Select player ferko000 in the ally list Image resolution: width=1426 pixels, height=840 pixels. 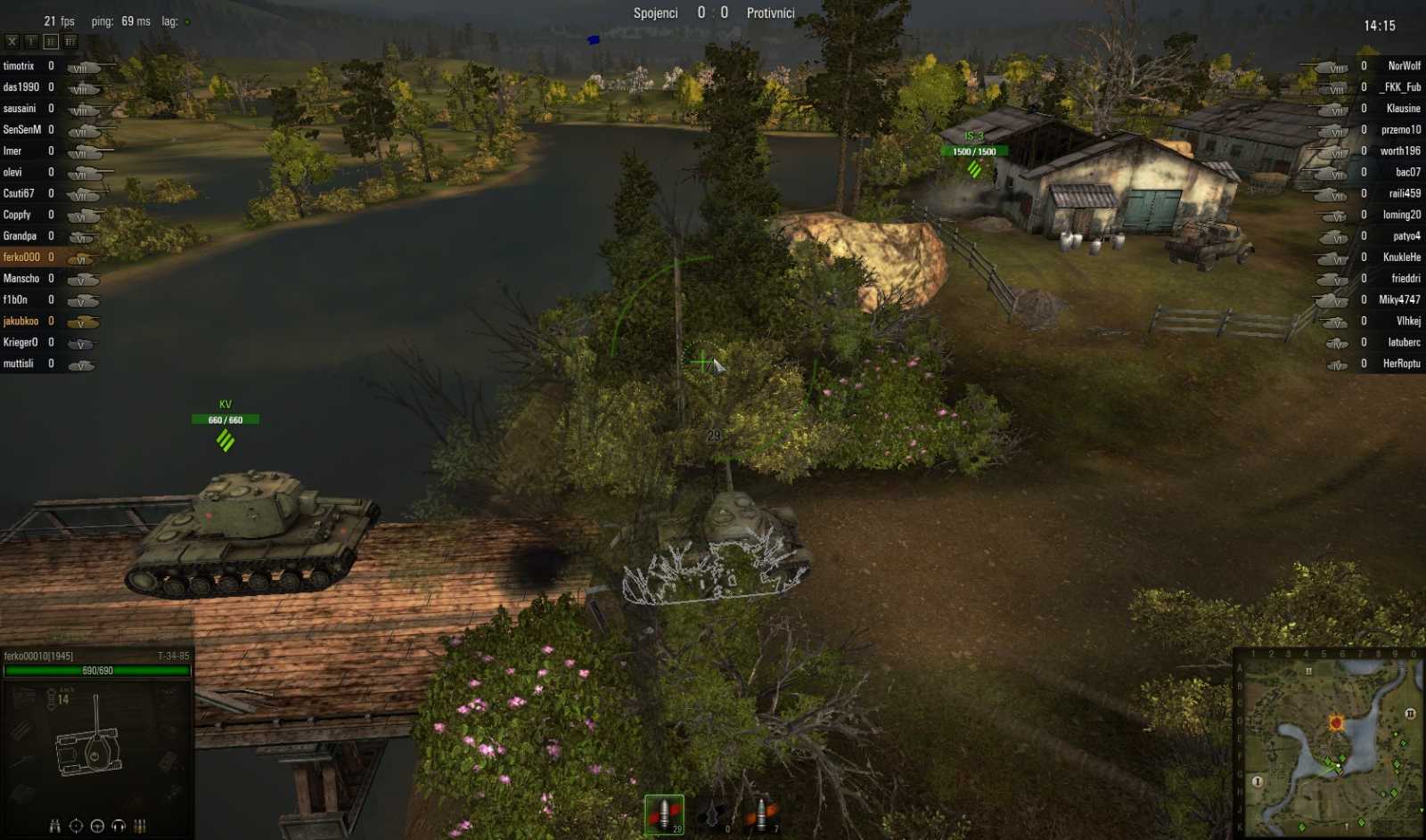pyautogui.click(x=22, y=257)
